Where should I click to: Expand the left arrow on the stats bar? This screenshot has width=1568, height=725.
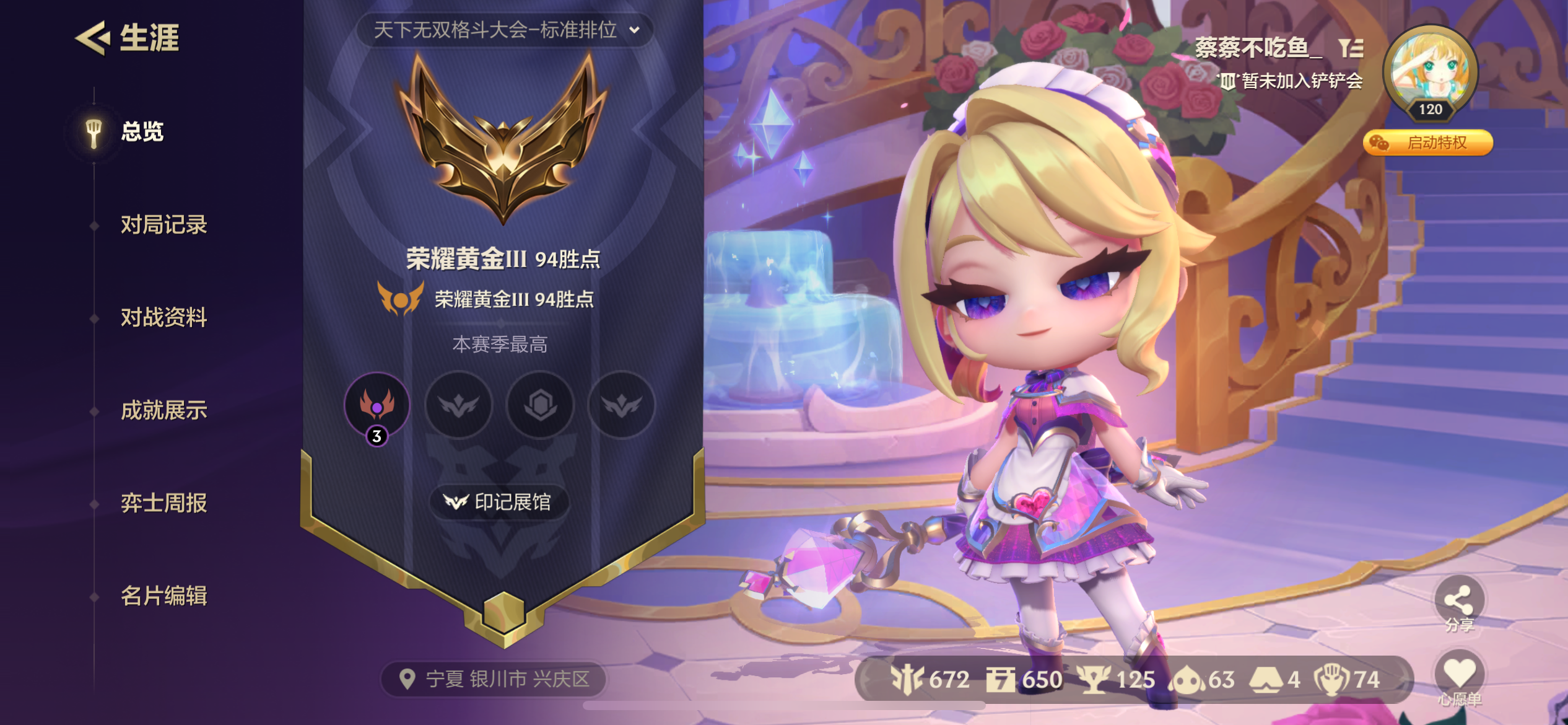tap(866, 679)
